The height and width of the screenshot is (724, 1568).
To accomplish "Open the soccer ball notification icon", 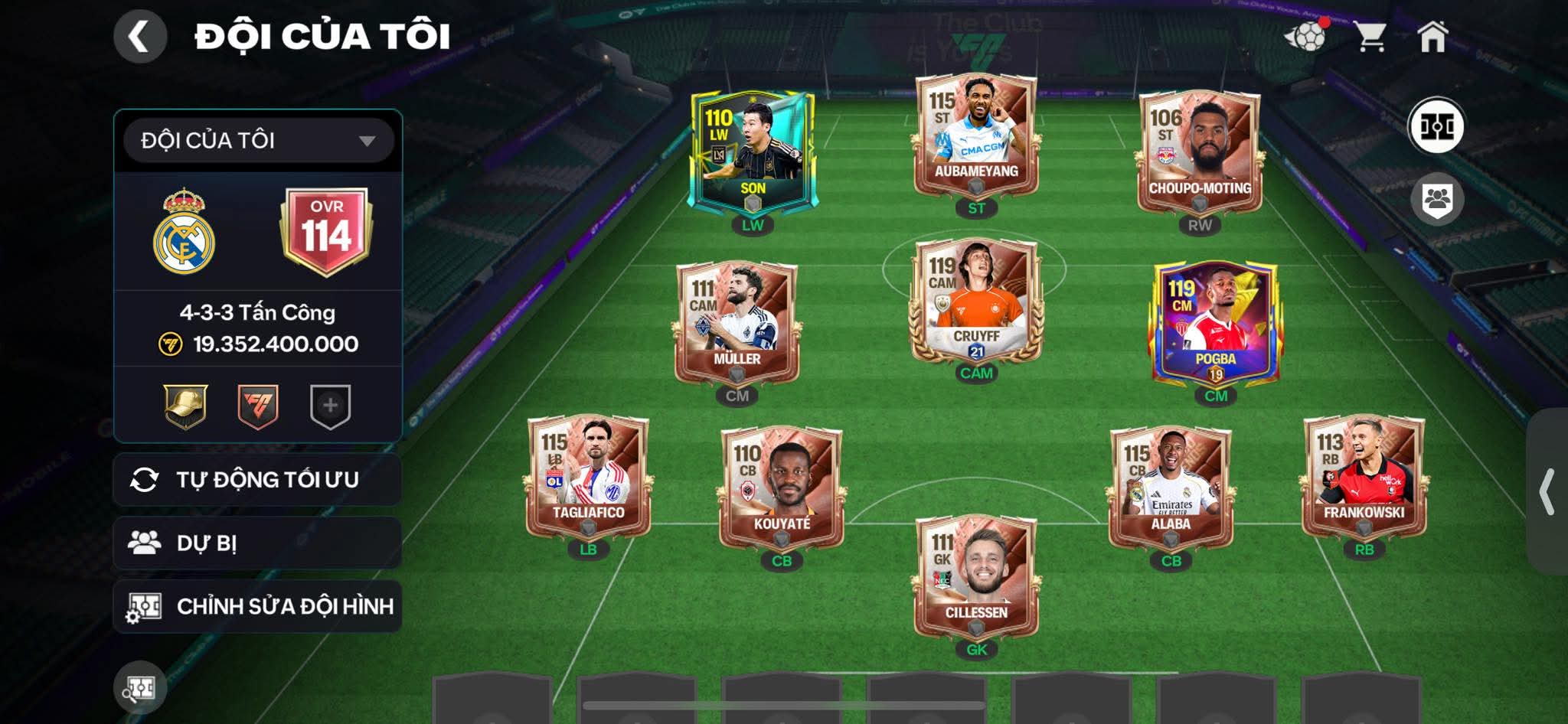I will point(1305,36).
